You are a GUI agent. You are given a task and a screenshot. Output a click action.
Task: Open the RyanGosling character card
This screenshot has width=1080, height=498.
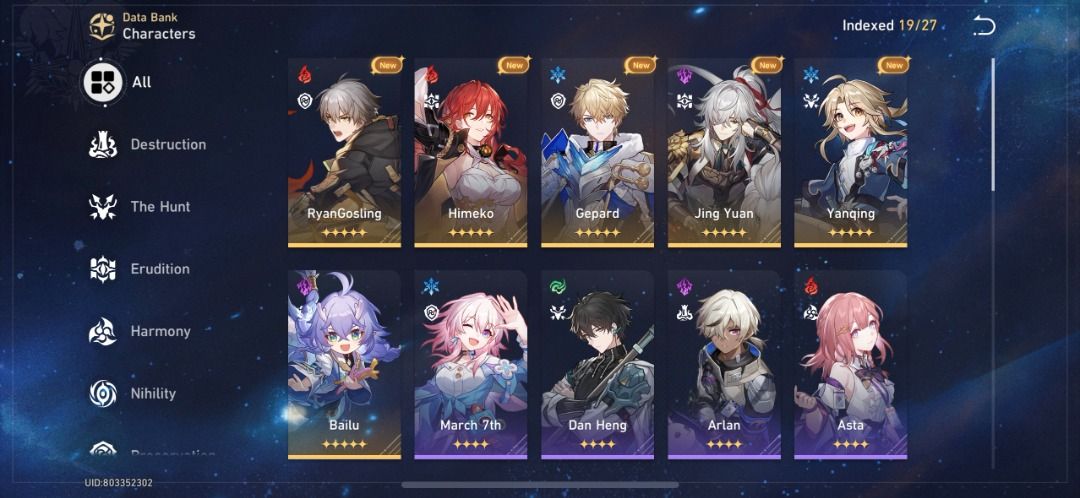344,152
